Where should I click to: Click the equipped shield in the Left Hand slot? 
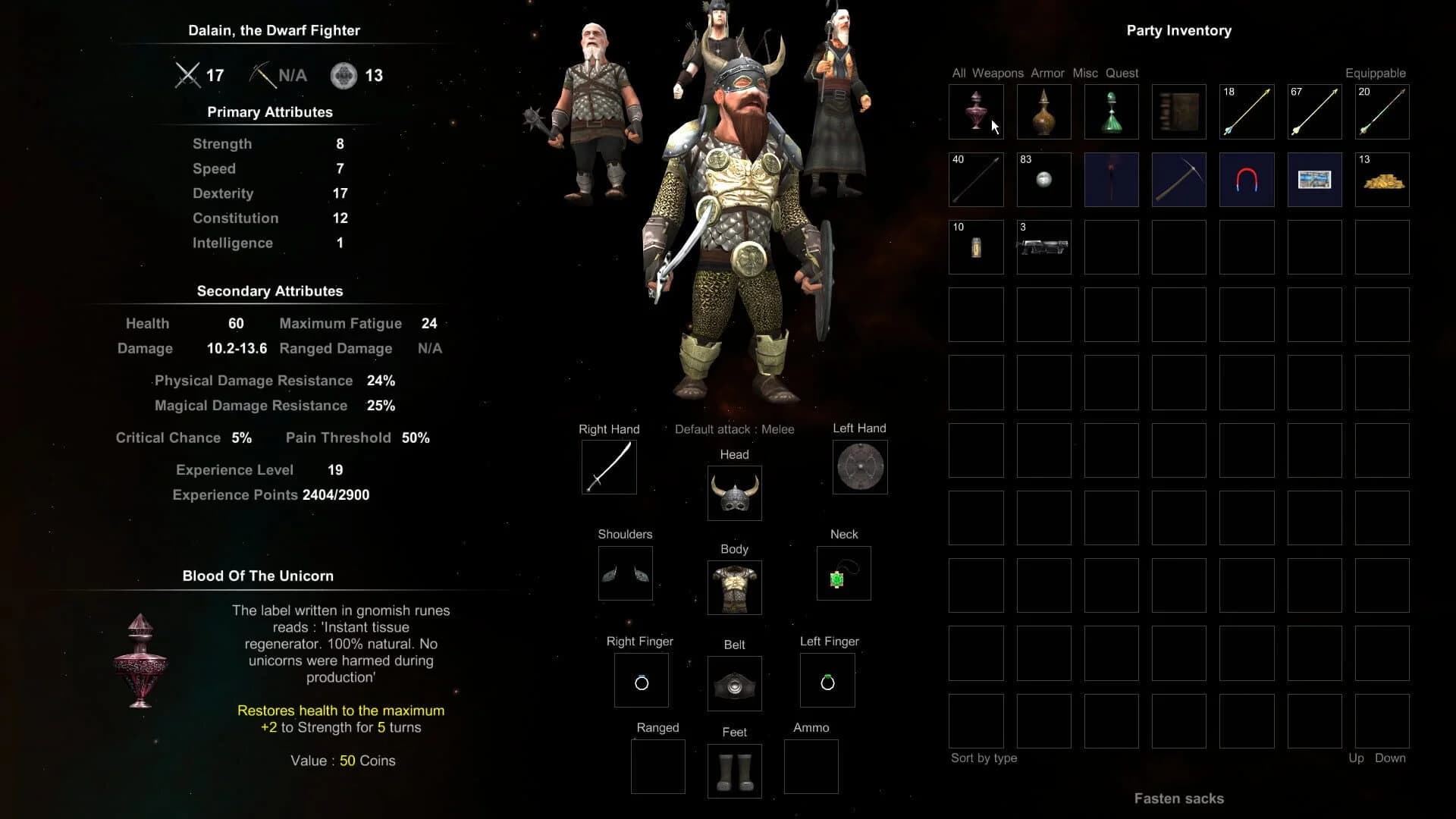(x=860, y=466)
